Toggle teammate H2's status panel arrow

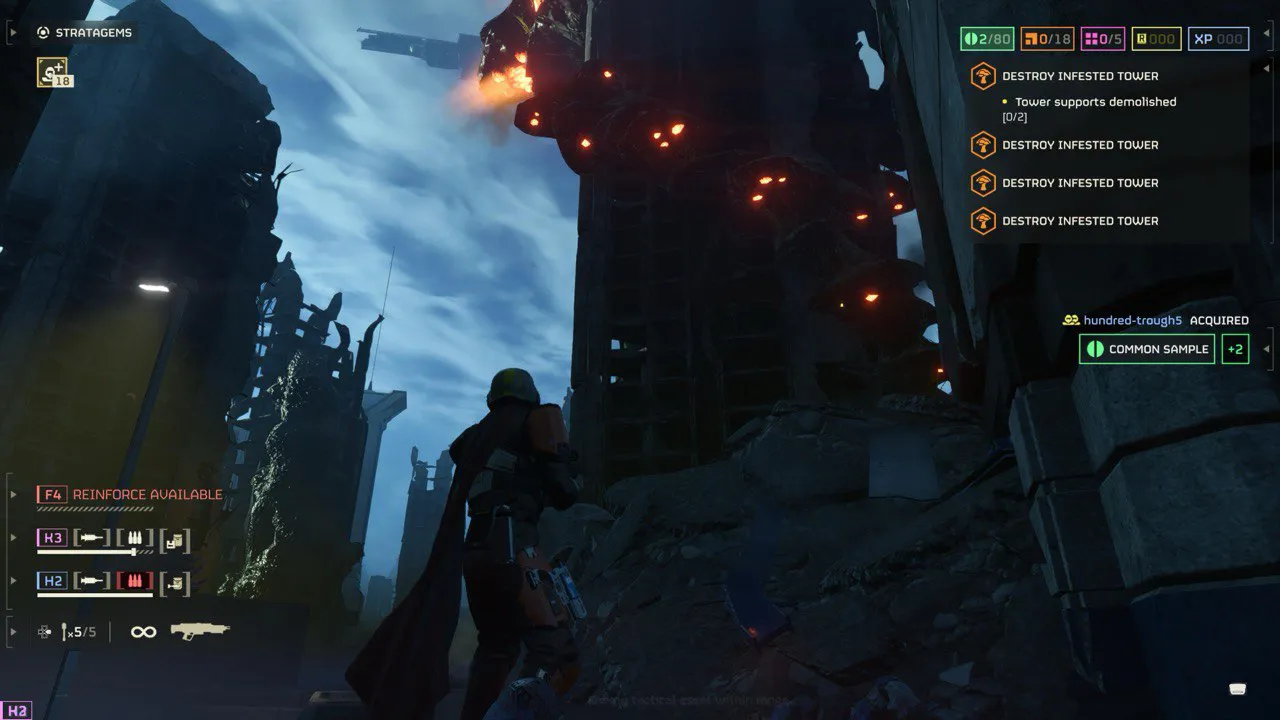pos(12,581)
